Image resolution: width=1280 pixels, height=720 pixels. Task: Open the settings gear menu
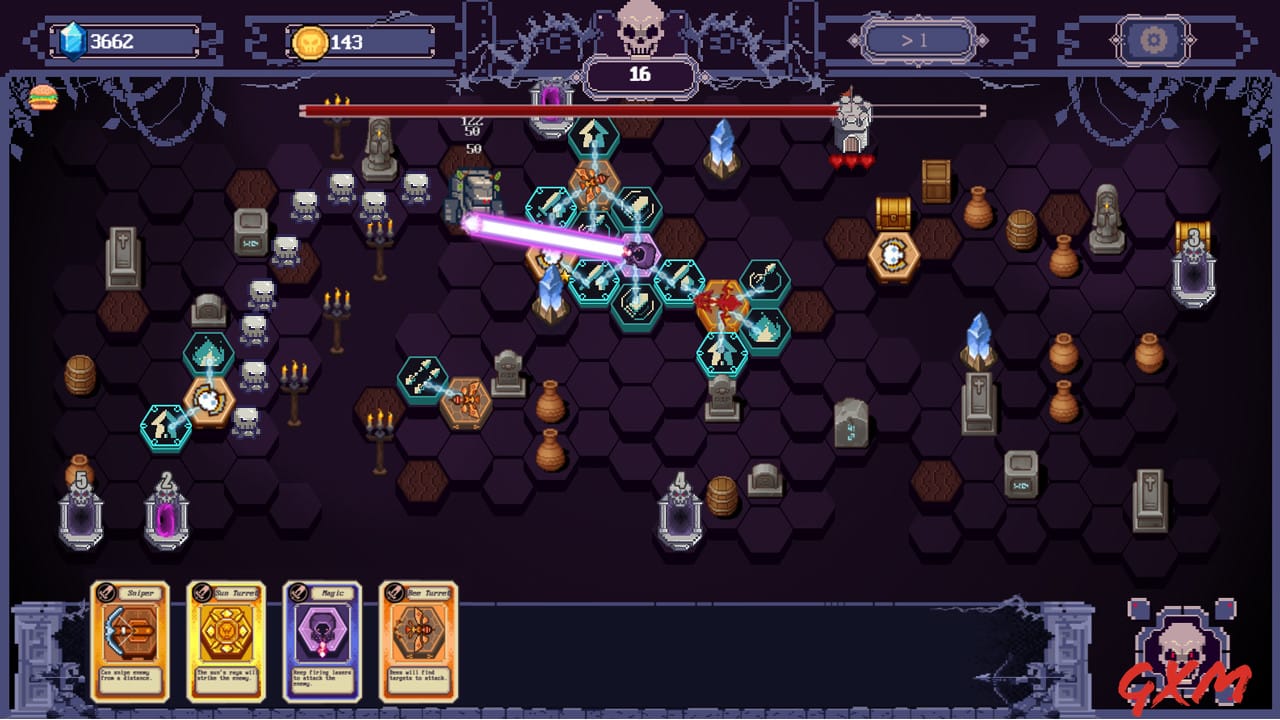[x=1155, y=40]
